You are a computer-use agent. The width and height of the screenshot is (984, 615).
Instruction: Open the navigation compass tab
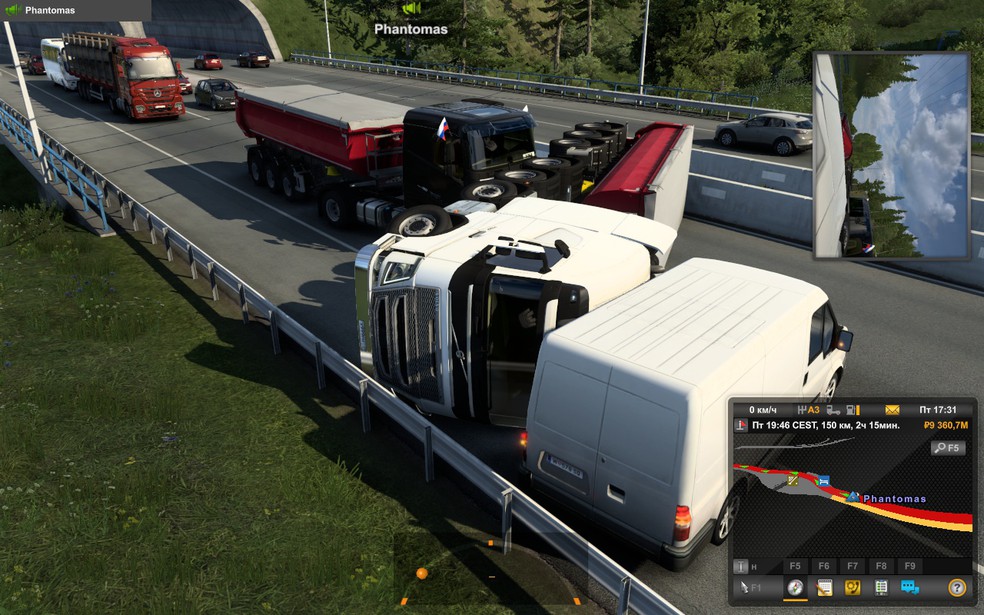[x=795, y=588]
